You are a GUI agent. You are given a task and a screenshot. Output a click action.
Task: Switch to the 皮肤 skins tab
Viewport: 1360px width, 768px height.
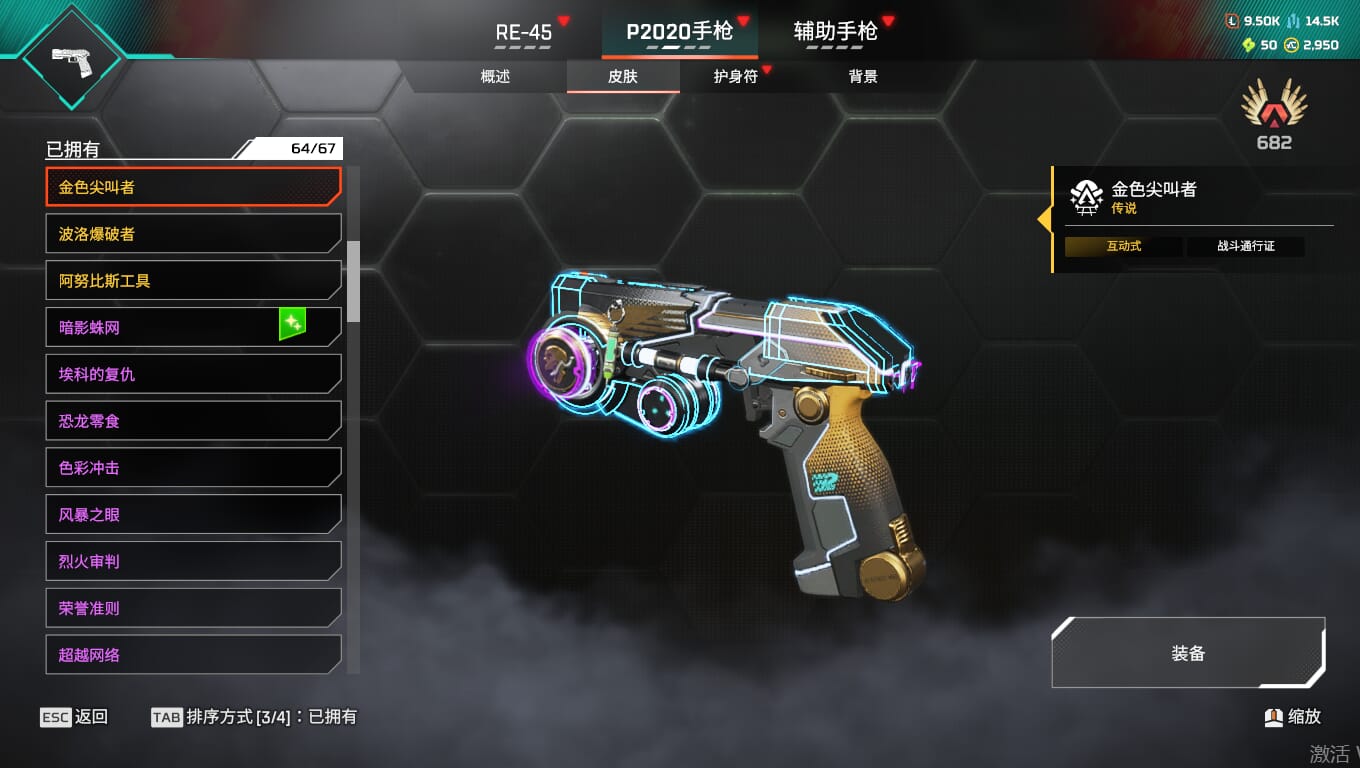(622, 77)
